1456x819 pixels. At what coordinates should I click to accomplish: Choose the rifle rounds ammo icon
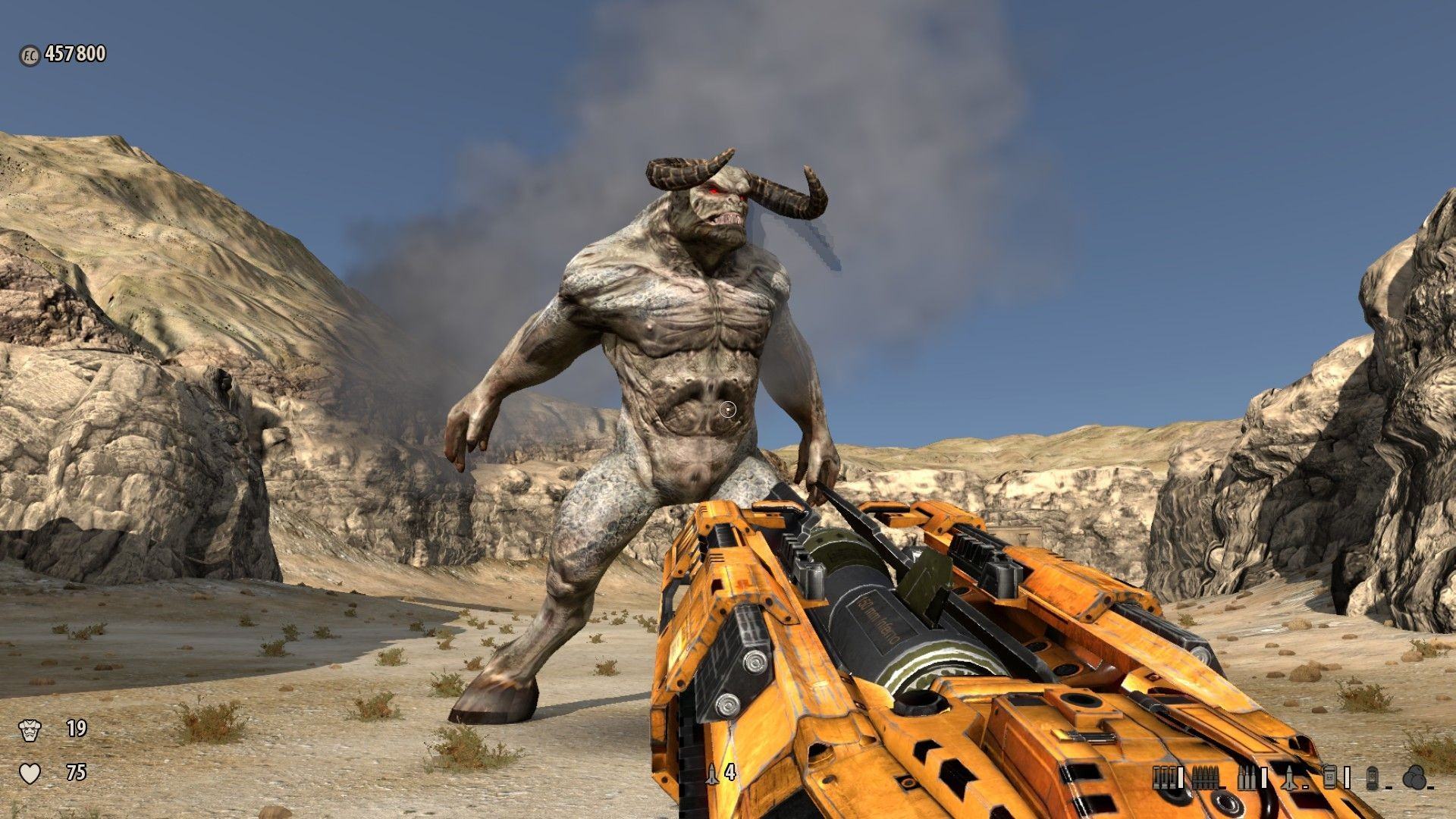tap(1246, 777)
